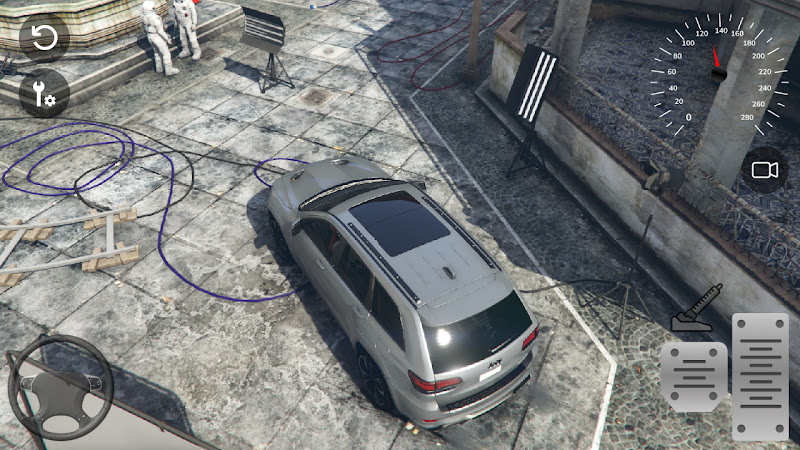The width and height of the screenshot is (800, 450).
Task: Click the steering wheel control
Action: click(x=61, y=389)
